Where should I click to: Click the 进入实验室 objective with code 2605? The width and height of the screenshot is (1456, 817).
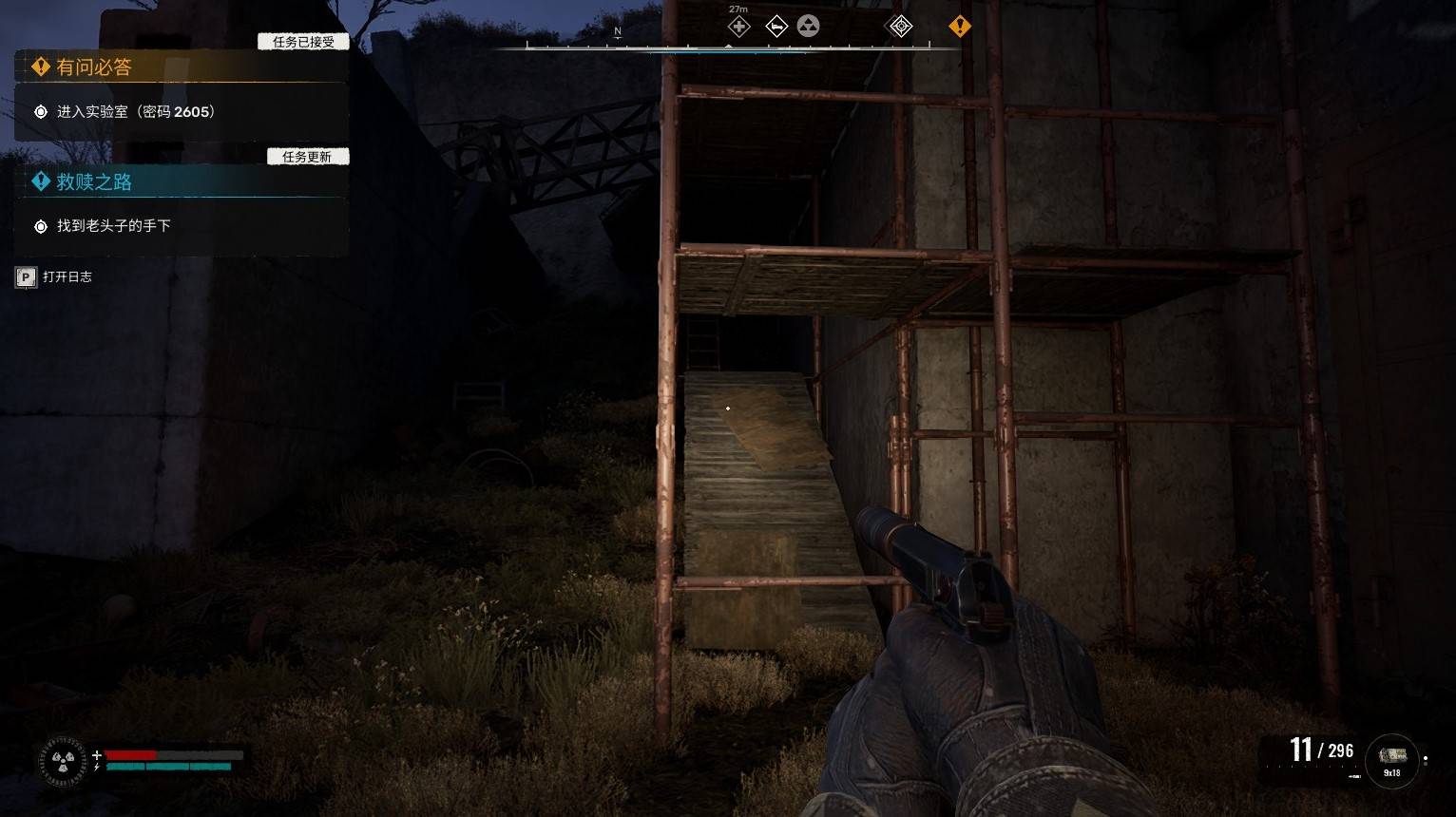tap(136, 112)
